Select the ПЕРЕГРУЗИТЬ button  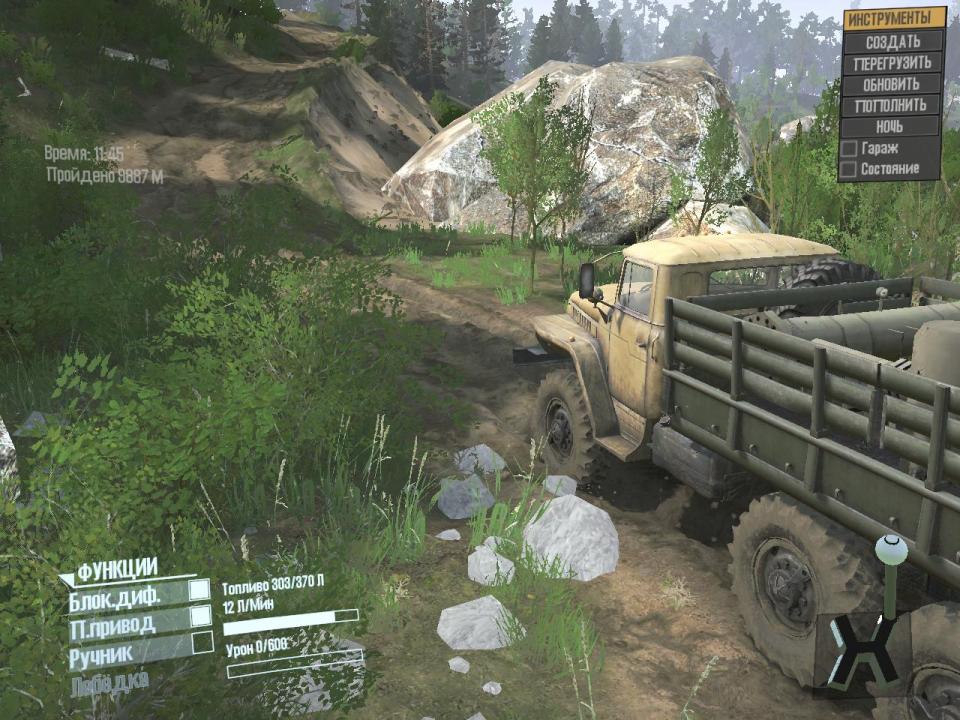pyautogui.click(x=893, y=63)
